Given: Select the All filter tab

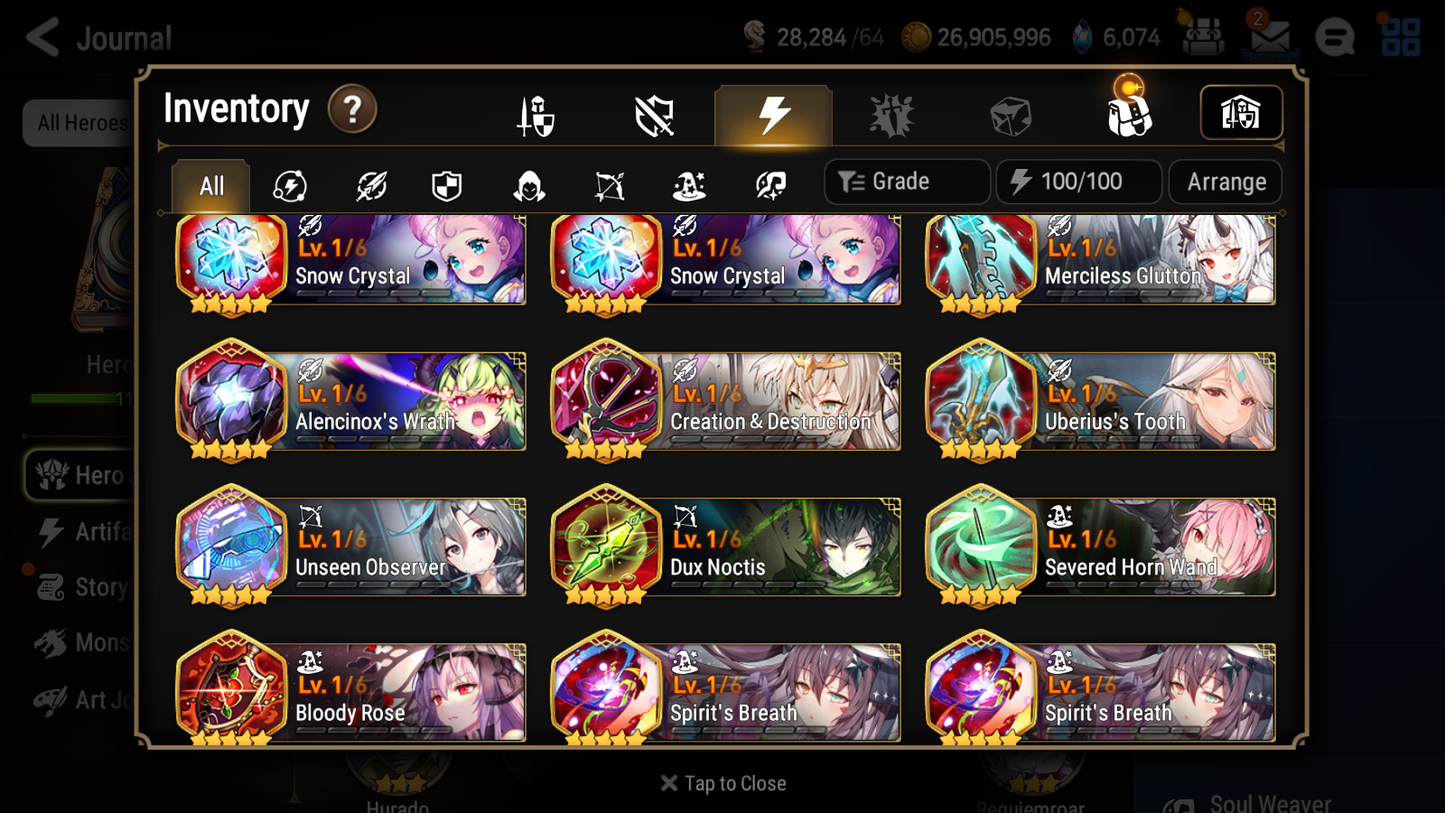Looking at the screenshot, I should point(210,186).
